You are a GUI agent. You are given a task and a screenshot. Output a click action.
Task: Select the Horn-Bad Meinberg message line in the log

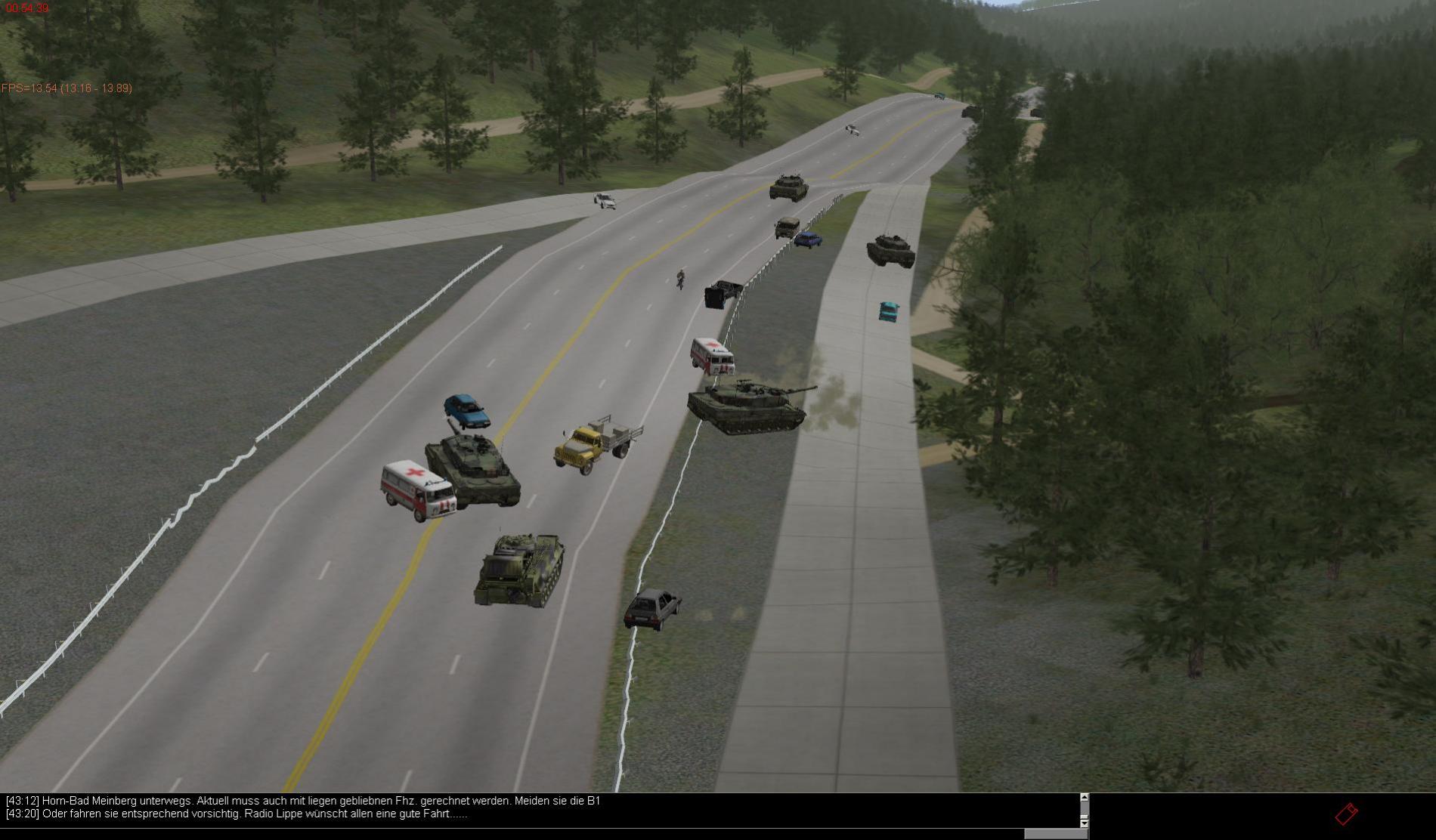(302, 801)
